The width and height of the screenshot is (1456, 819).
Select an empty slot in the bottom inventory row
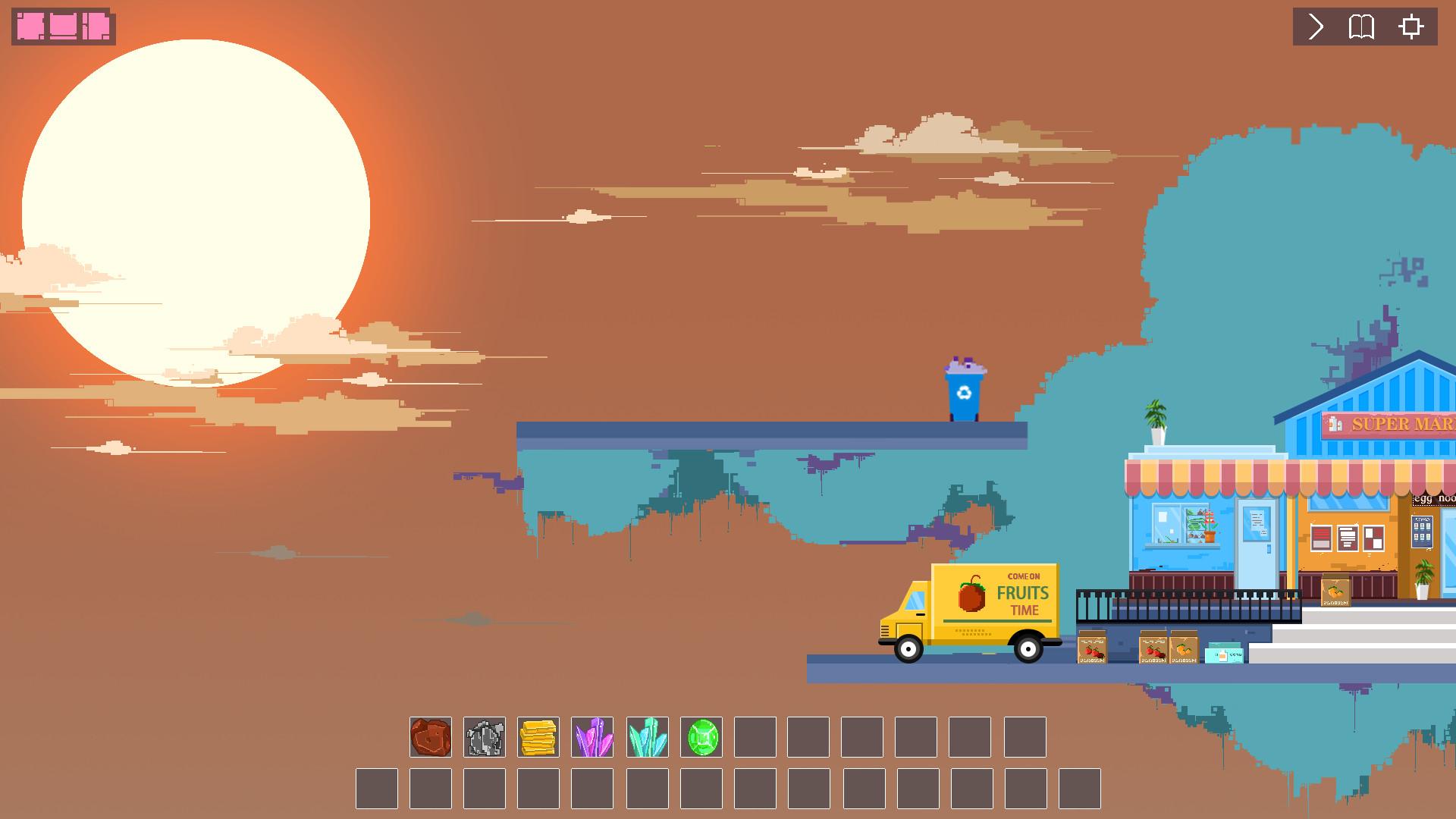pos(377,789)
